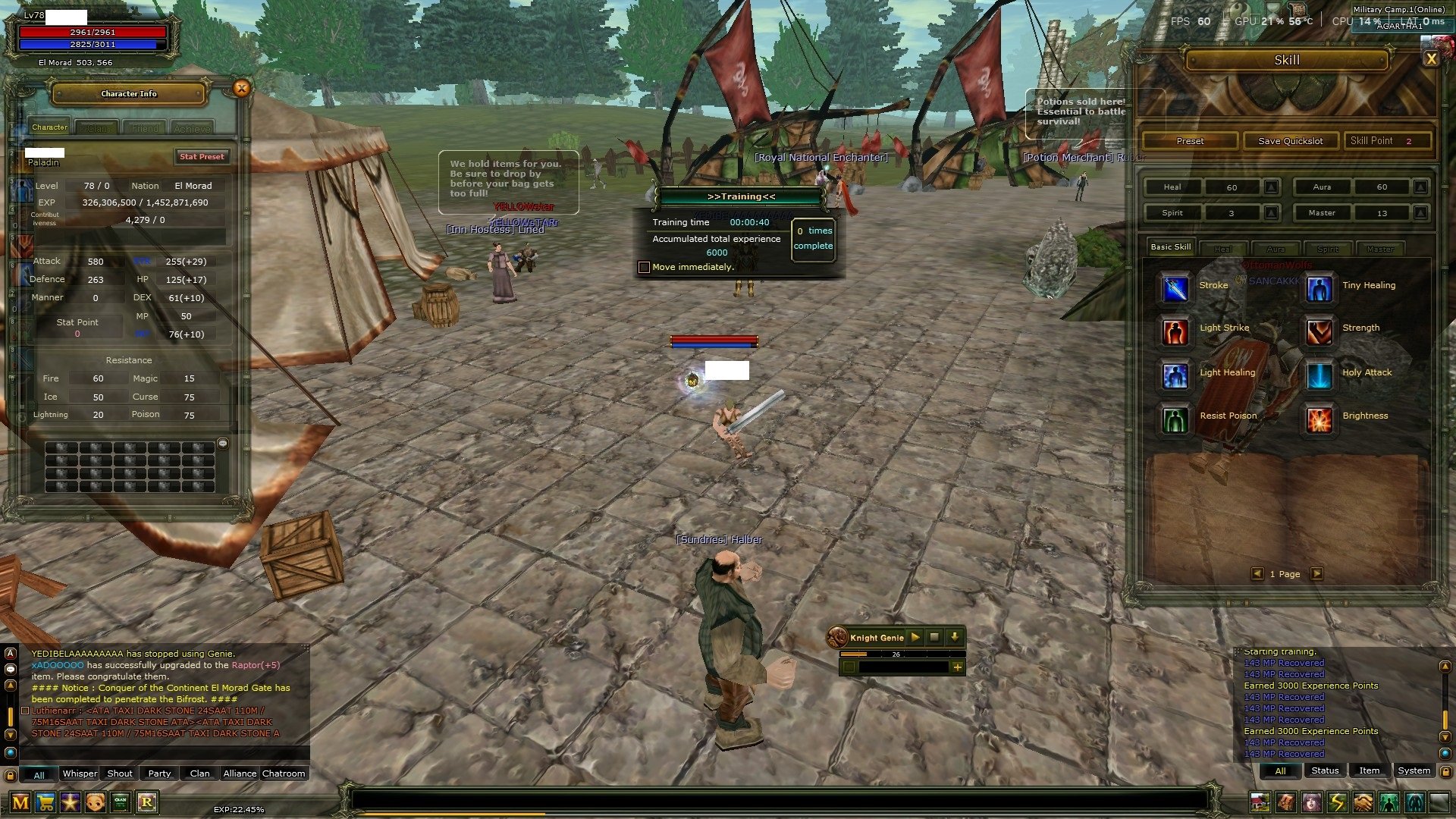The width and height of the screenshot is (1456, 819).
Task: Select the Stroke skill icon
Action: click(x=1174, y=290)
